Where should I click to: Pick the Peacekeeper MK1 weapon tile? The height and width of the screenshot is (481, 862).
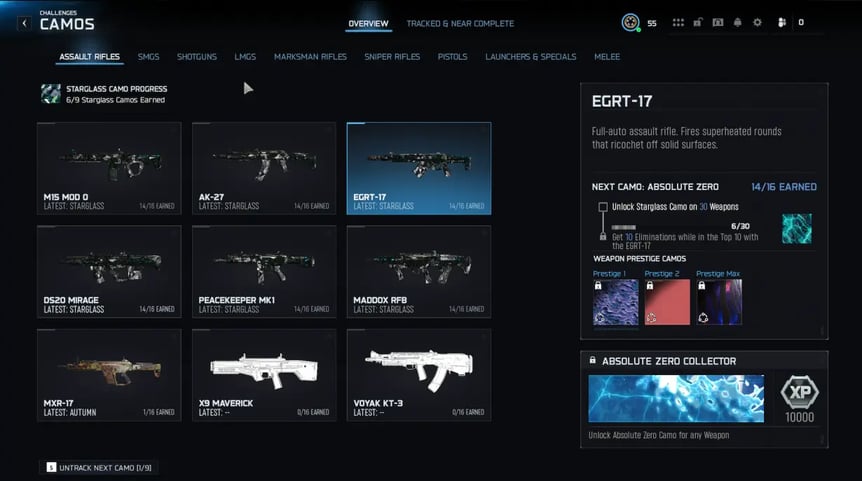click(264, 271)
